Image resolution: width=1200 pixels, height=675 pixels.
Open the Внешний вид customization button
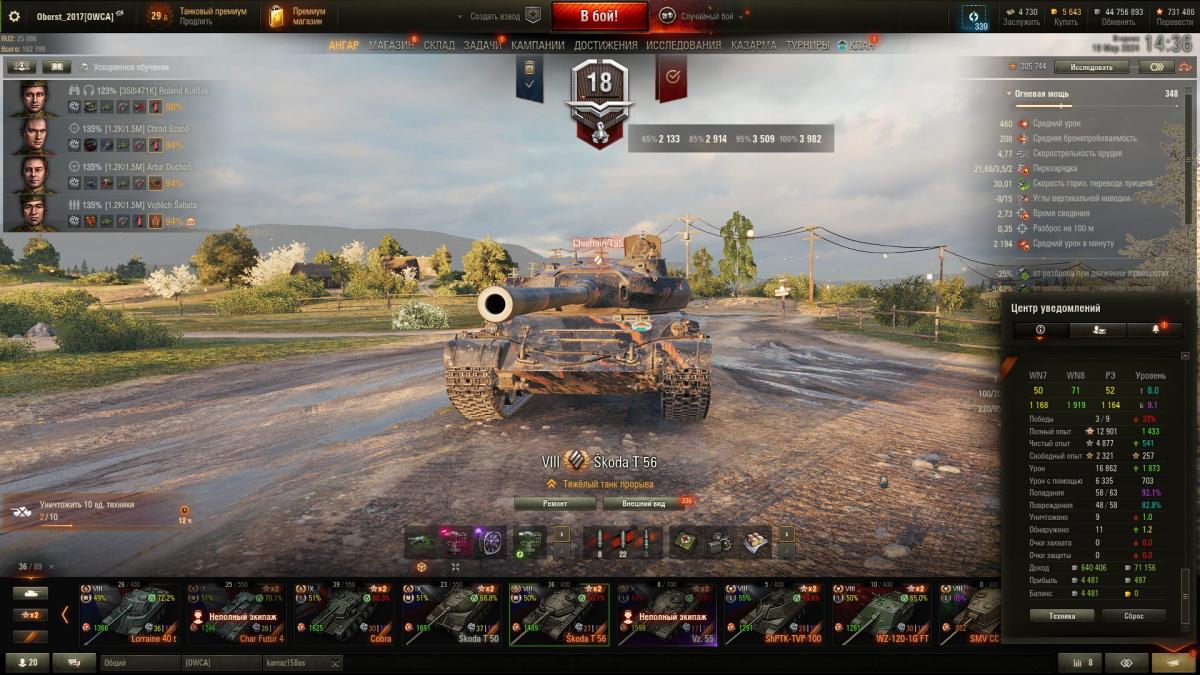(644, 504)
